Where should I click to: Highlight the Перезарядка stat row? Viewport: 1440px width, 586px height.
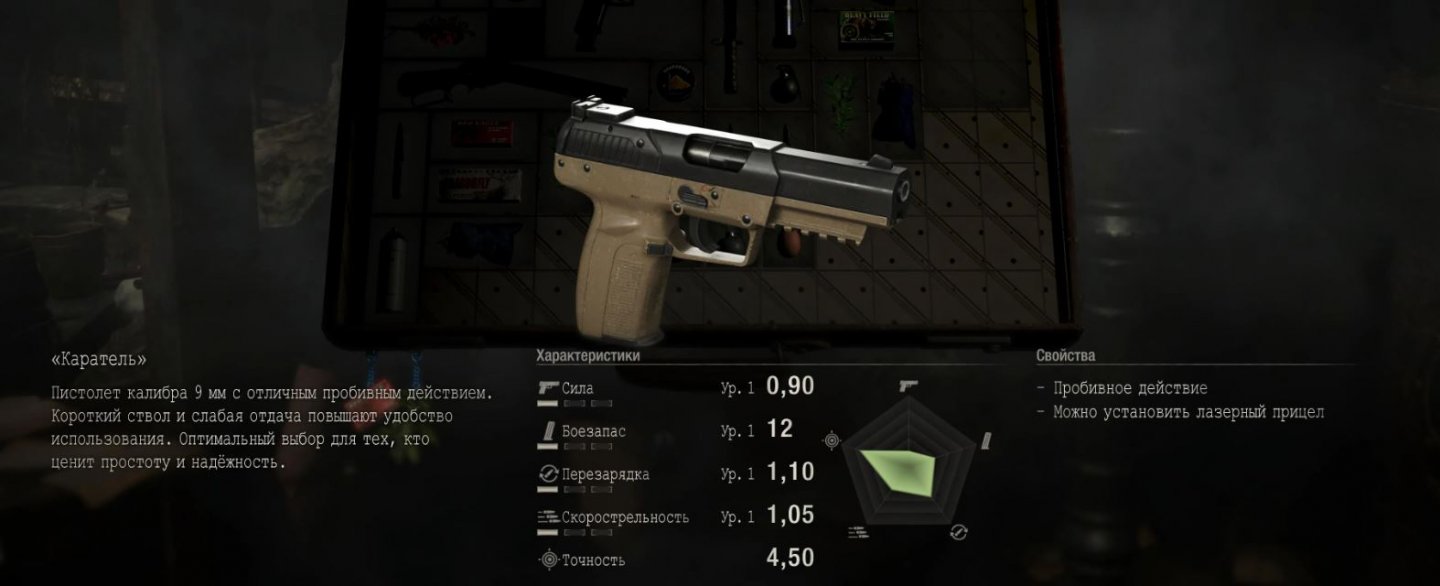tap(676, 473)
